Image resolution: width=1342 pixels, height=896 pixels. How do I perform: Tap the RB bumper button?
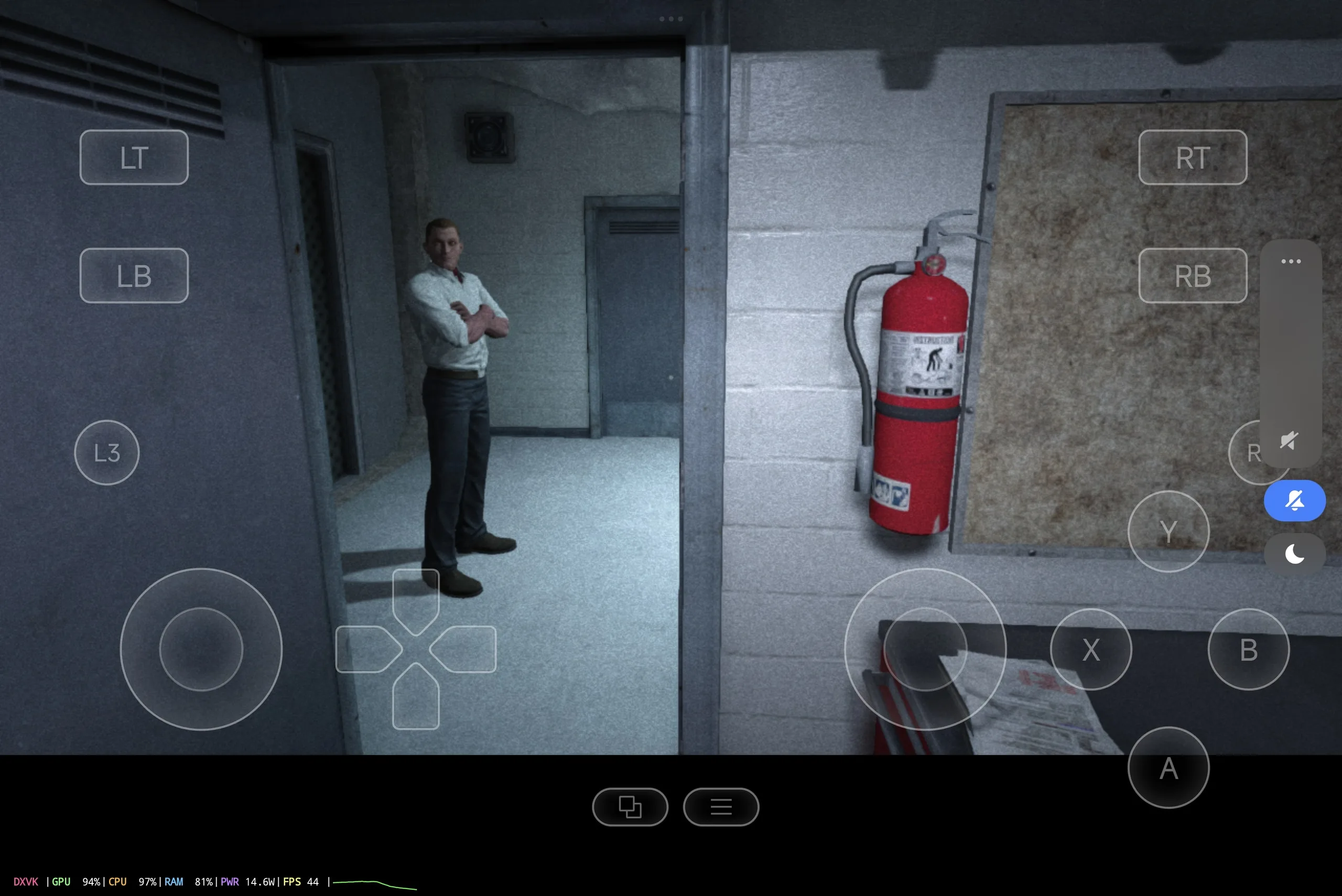pos(1192,275)
